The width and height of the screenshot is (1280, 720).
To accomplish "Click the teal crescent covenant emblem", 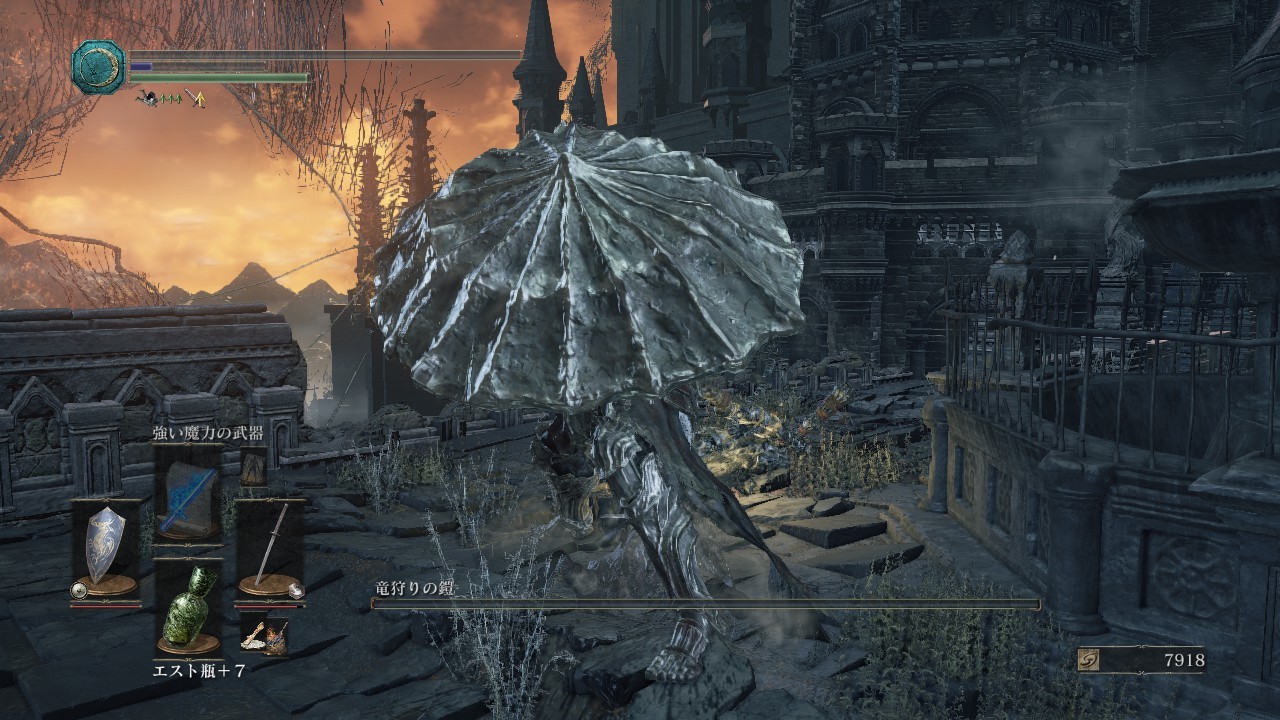I will tap(98, 67).
